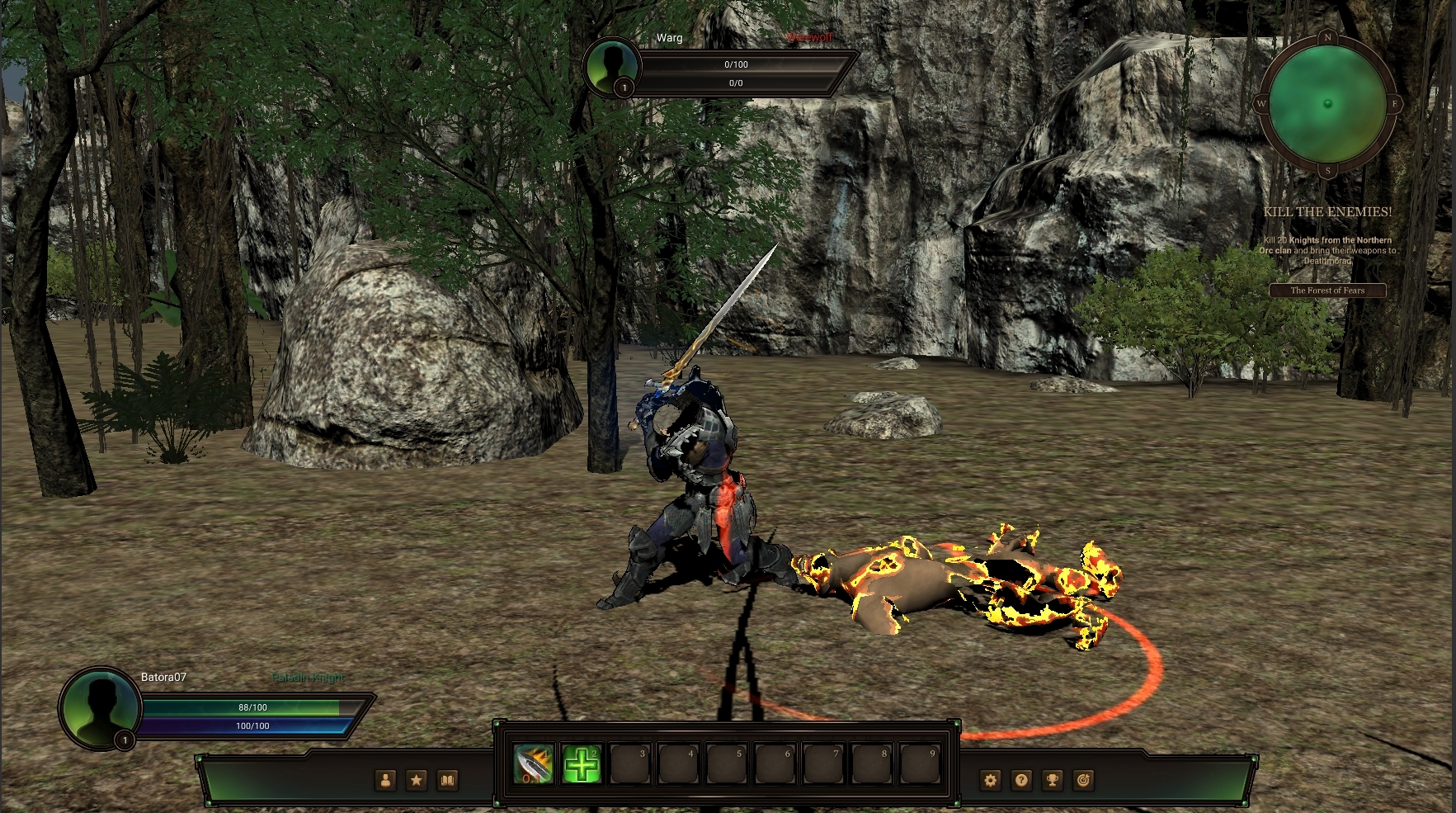Viewport: 1456px width, 813px height.
Task: Click the Kill the Enemies quest tracker
Action: pyautogui.click(x=1327, y=212)
